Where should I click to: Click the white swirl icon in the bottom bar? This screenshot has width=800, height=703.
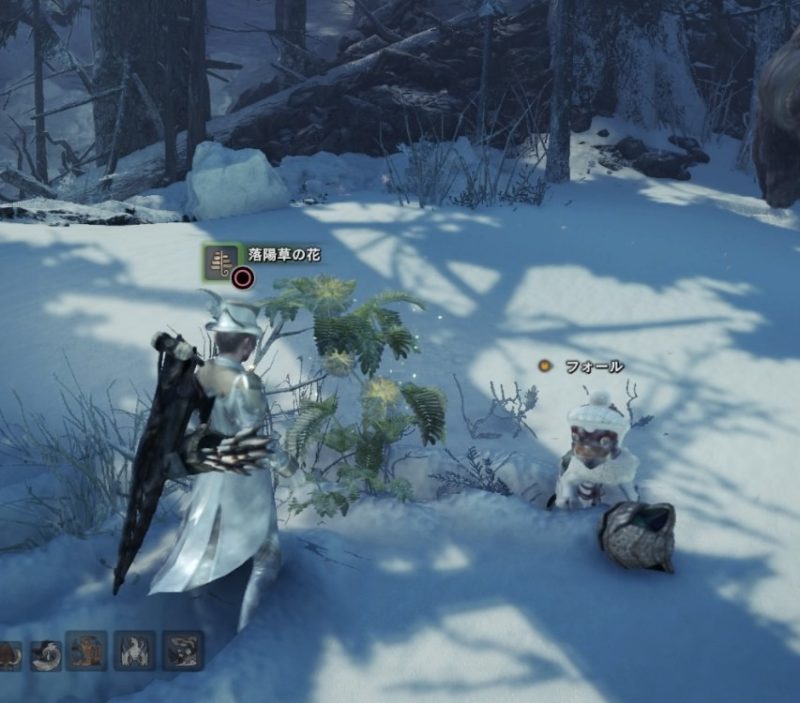point(45,654)
